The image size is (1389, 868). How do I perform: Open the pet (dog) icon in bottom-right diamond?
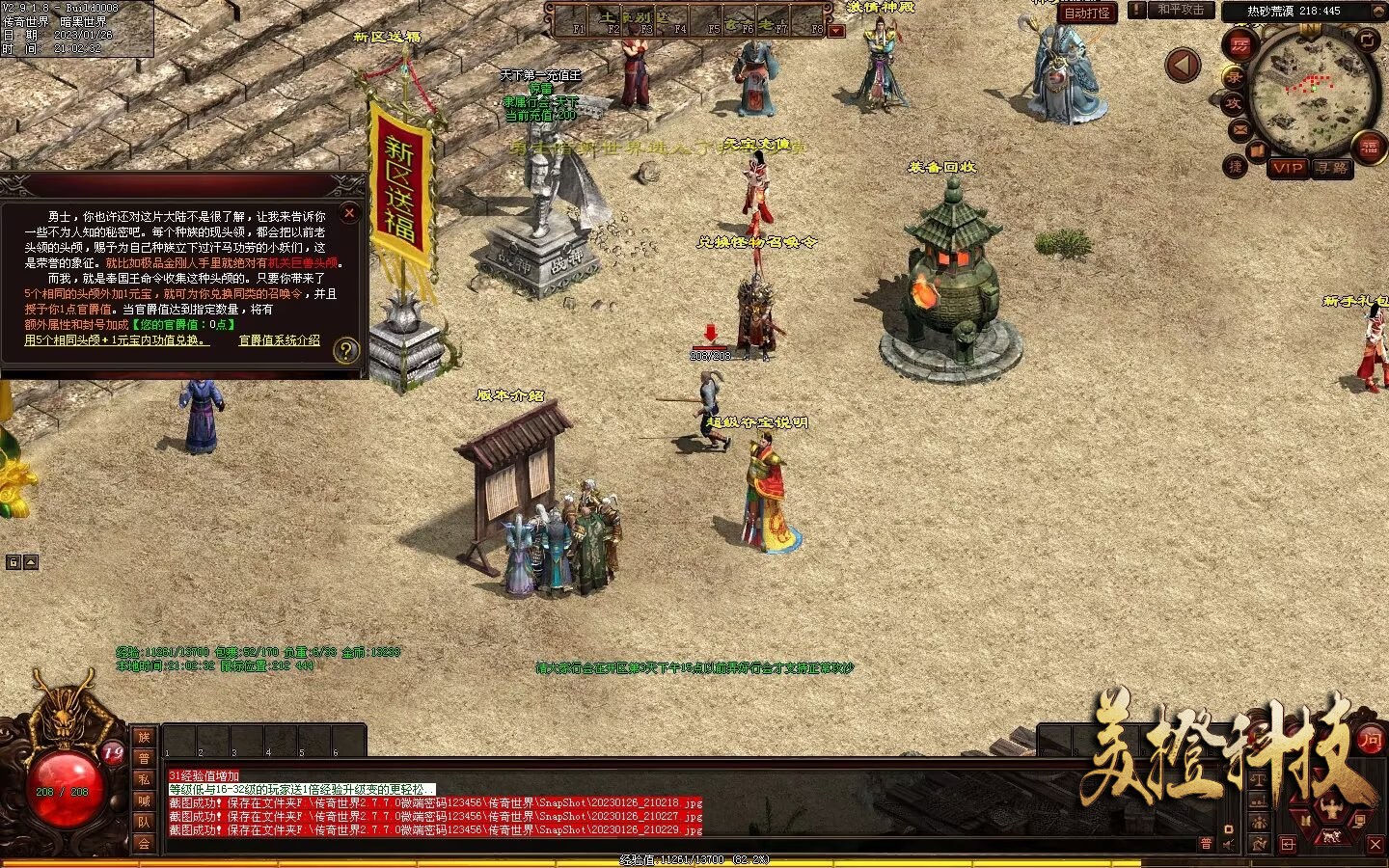pyautogui.click(x=1332, y=836)
